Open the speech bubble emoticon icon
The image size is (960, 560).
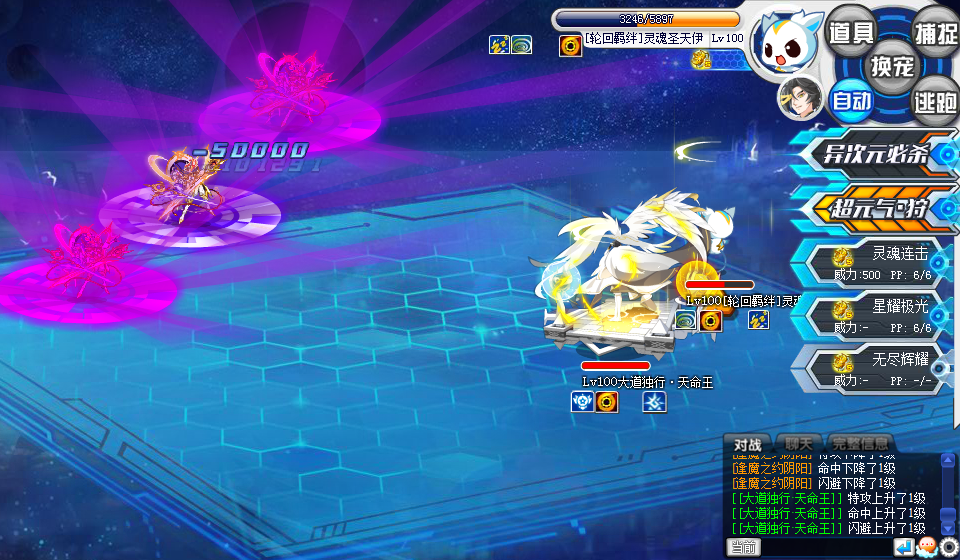(926, 547)
